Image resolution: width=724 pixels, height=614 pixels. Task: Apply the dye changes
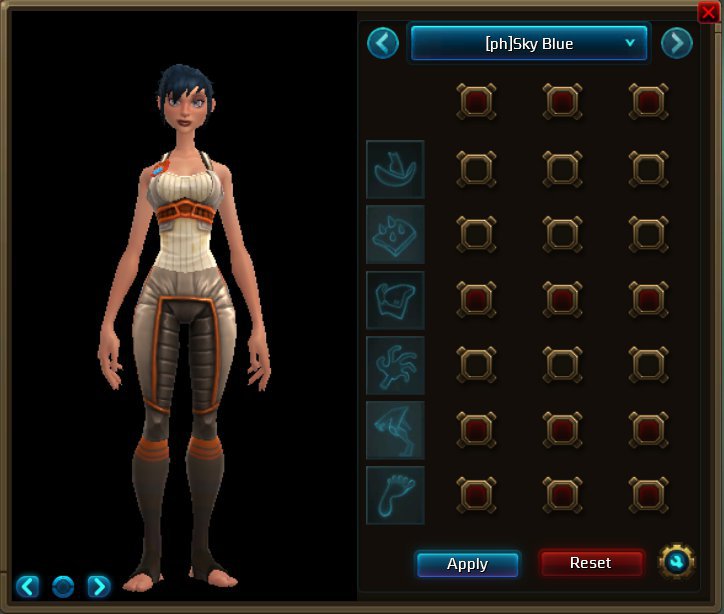pyautogui.click(x=467, y=564)
